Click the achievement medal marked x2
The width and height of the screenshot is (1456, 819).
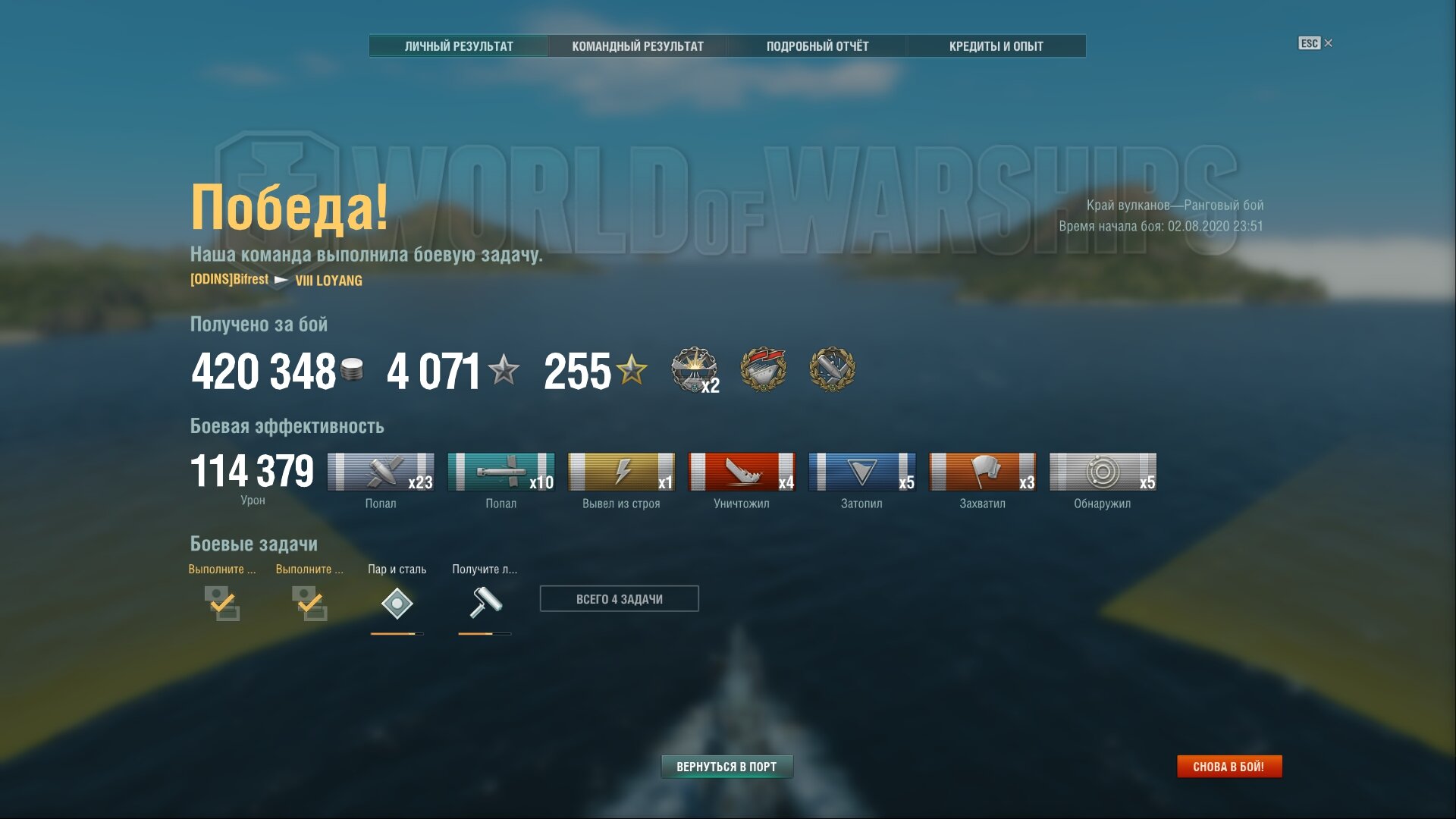click(x=694, y=369)
